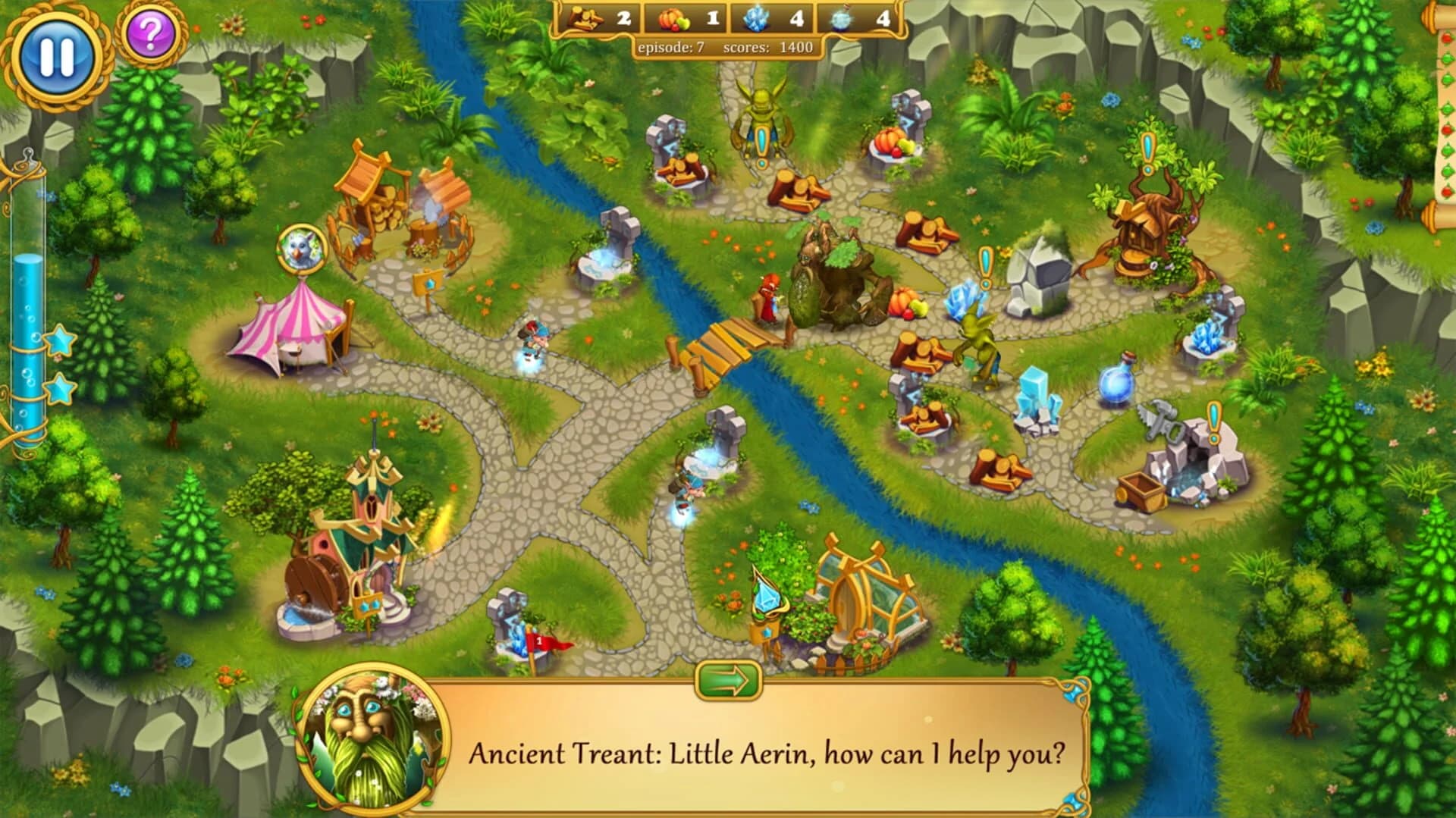Click the exclamation above the mine cart cave

pos(1213,417)
